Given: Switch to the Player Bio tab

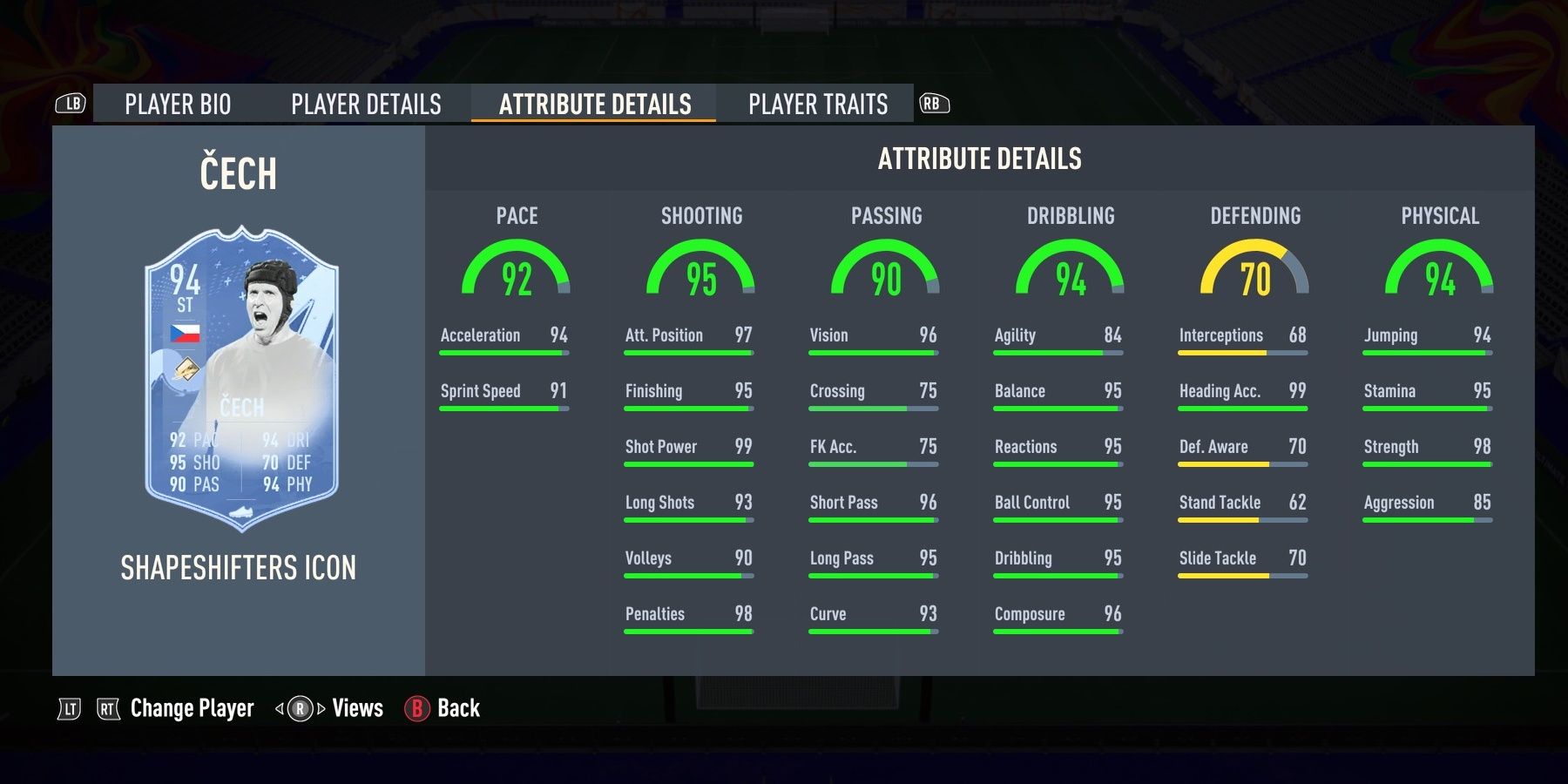Looking at the screenshot, I should click(x=177, y=105).
